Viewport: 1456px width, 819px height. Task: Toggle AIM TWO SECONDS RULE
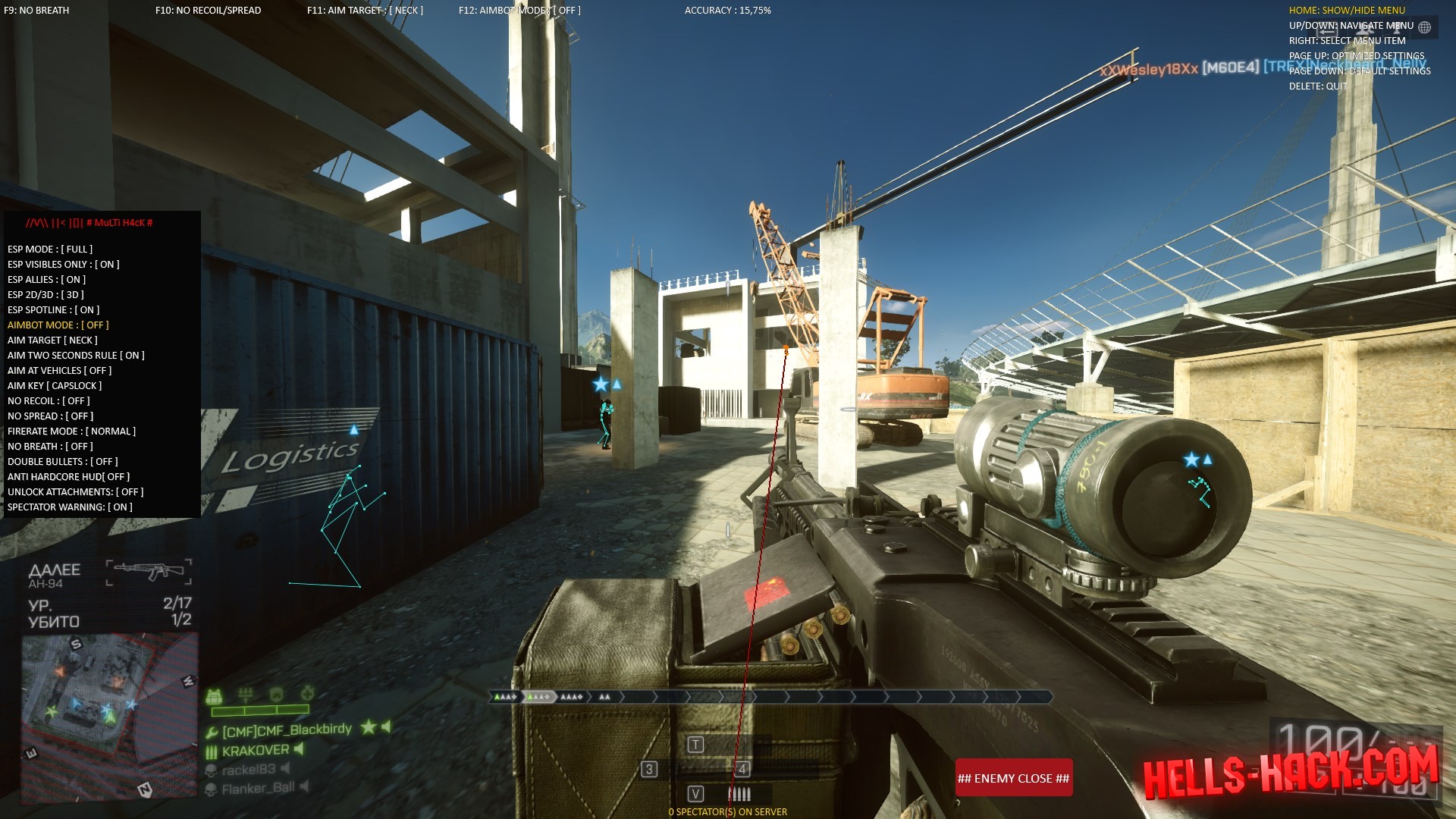pos(76,355)
